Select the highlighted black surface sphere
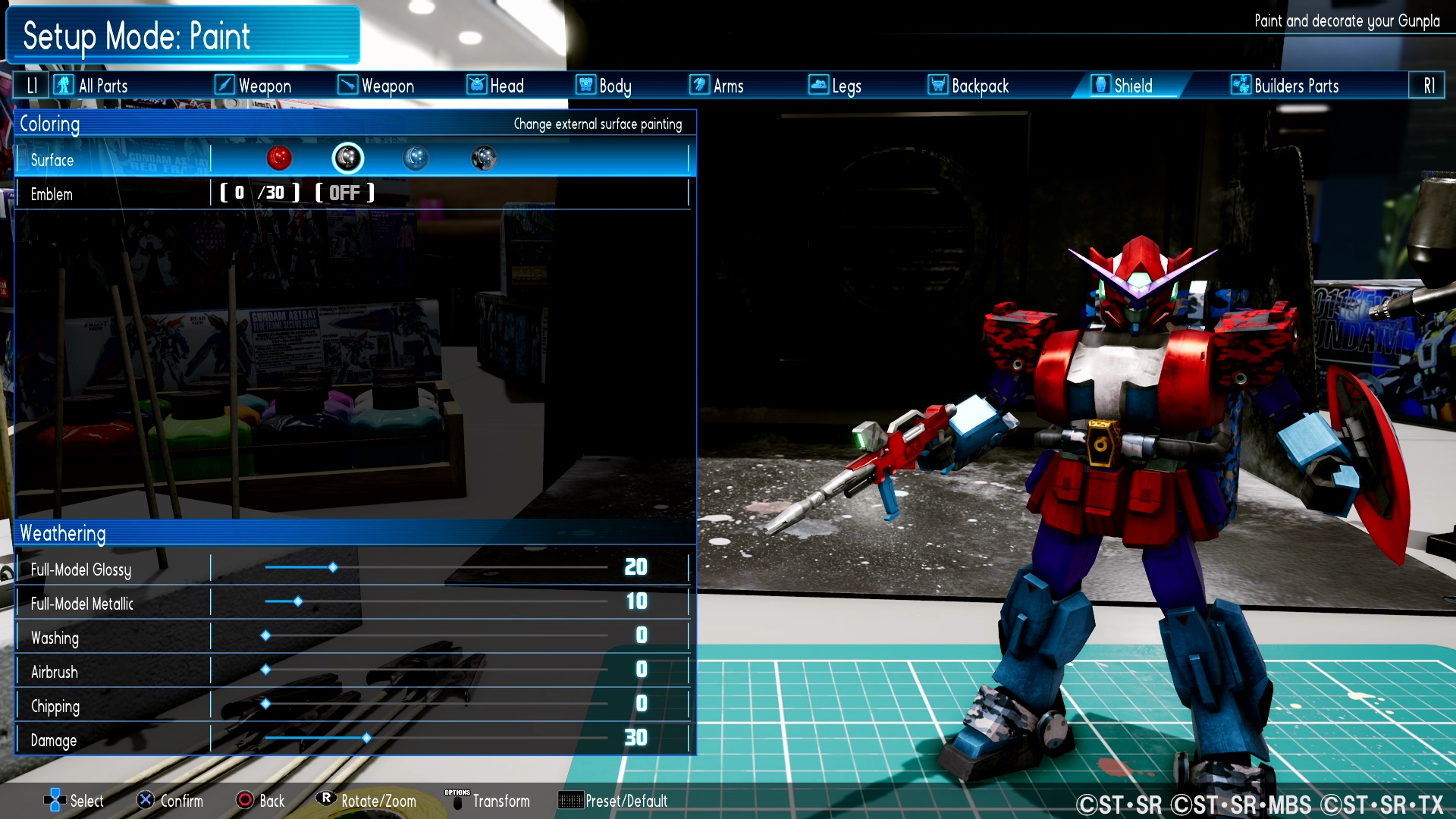 [x=348, y=158]
